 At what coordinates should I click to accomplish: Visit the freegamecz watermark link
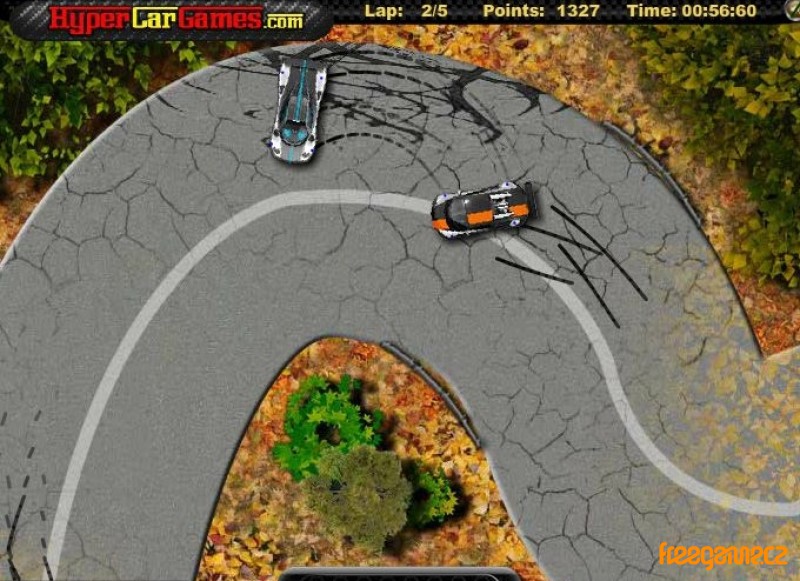click(724, 553)
